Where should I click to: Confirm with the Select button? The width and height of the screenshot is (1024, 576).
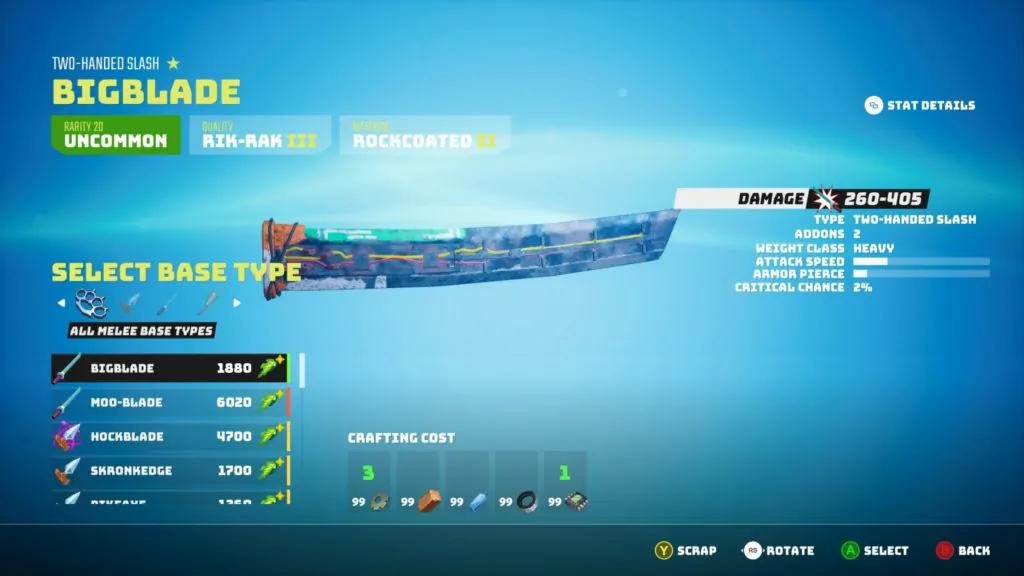point(874,550)
